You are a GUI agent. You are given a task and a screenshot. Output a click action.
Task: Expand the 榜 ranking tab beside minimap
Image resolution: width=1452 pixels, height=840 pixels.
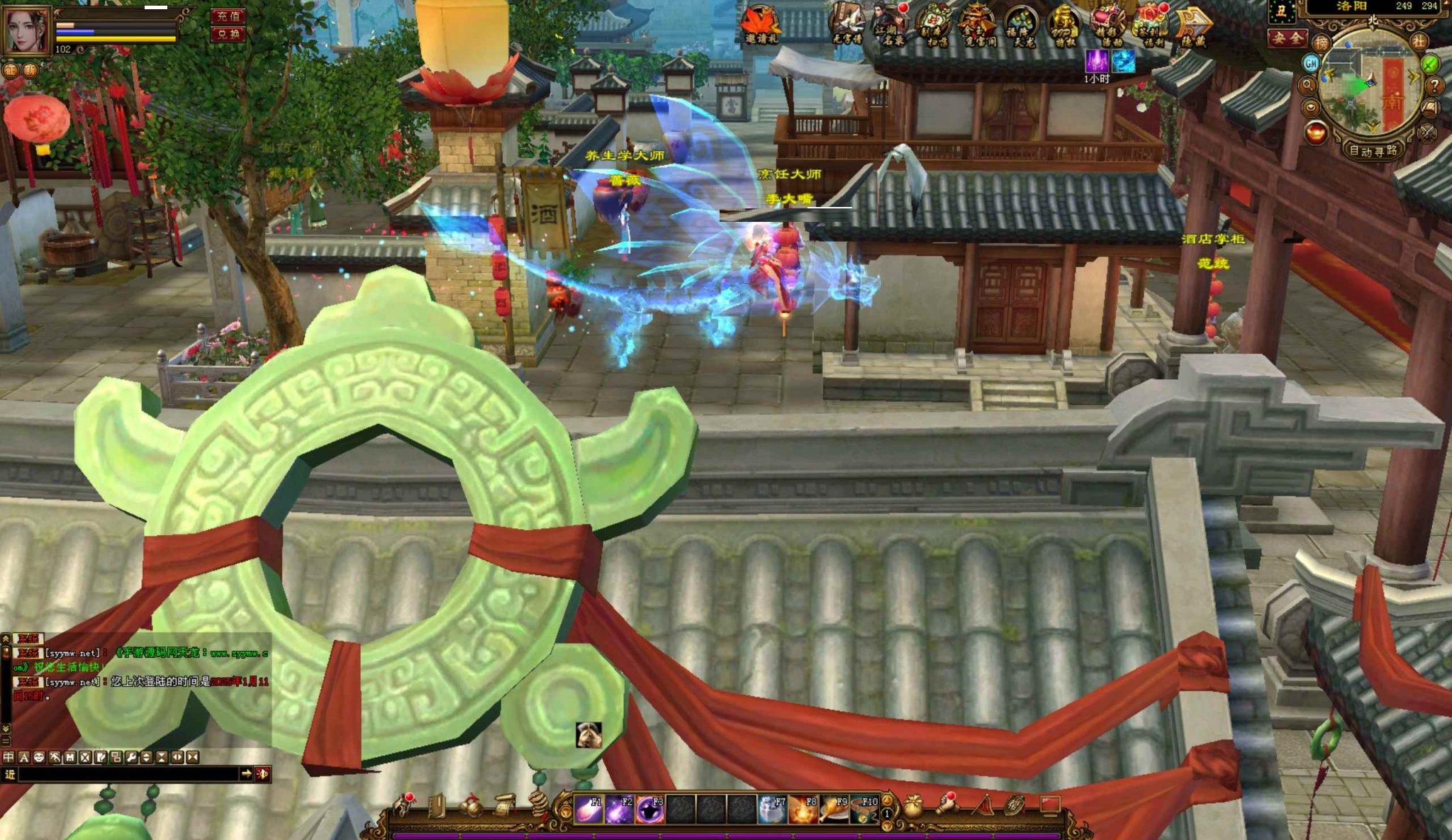point(1322,43)
